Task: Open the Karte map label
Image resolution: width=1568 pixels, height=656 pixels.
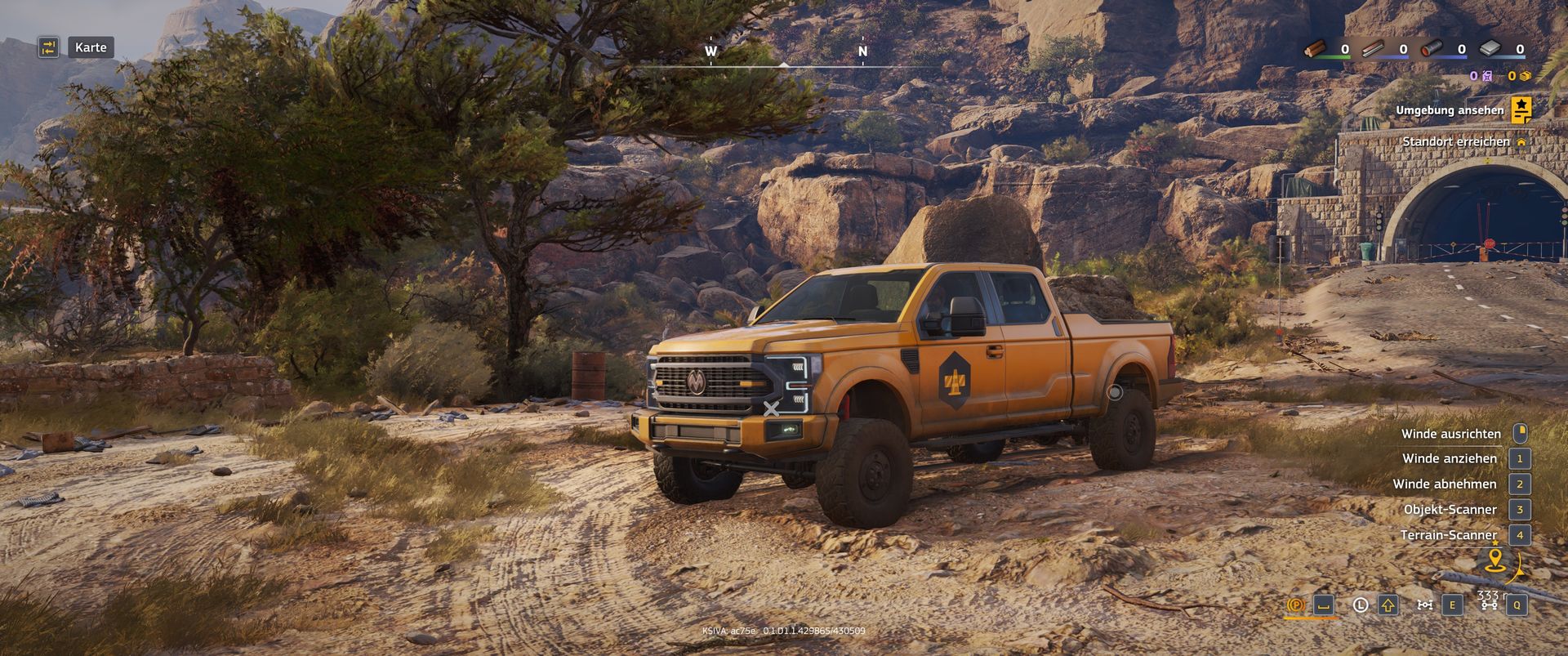Action: pyautogui.click(x=91, y=47)
